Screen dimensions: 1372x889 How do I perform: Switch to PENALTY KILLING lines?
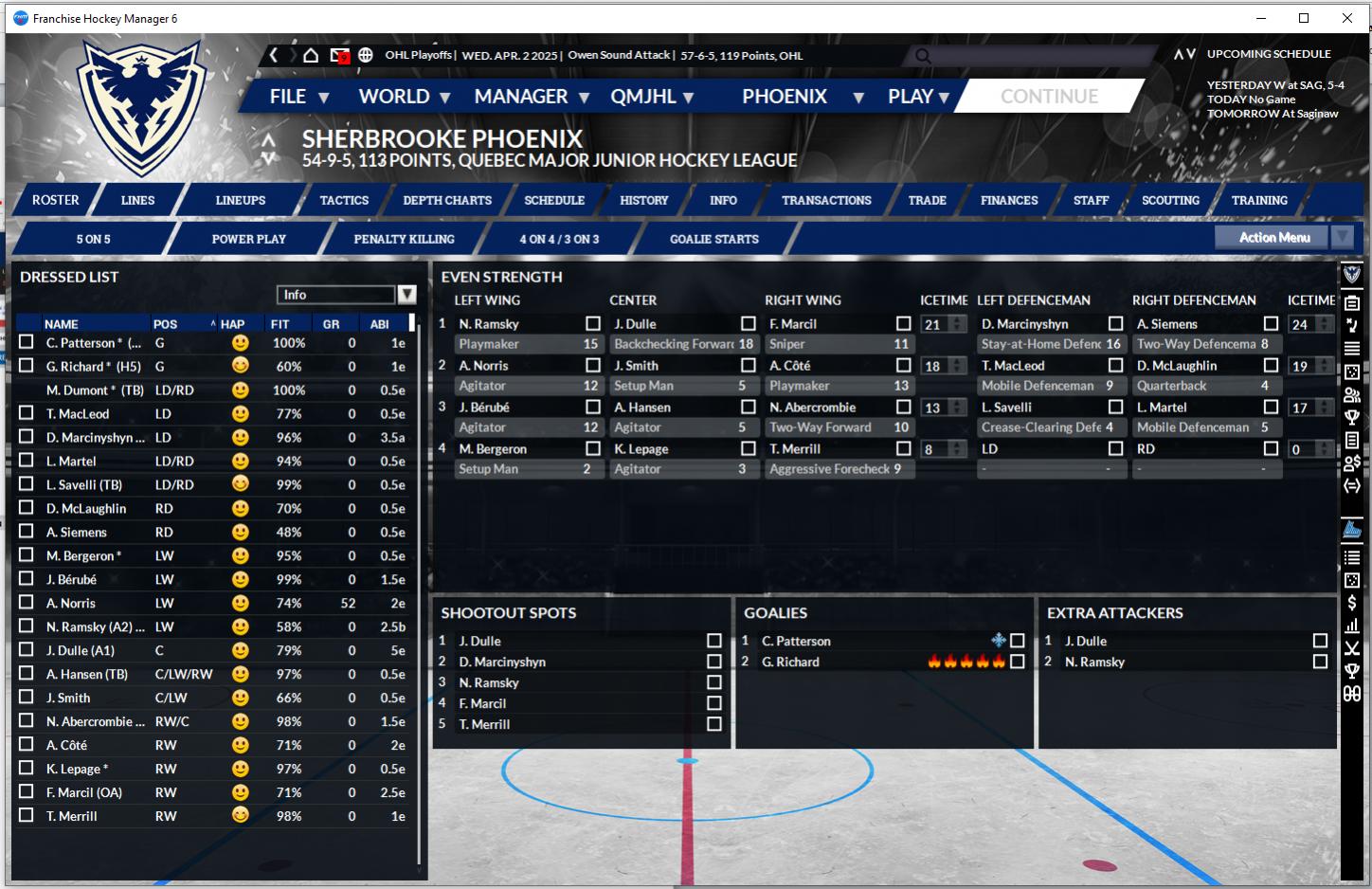point(404,239)
